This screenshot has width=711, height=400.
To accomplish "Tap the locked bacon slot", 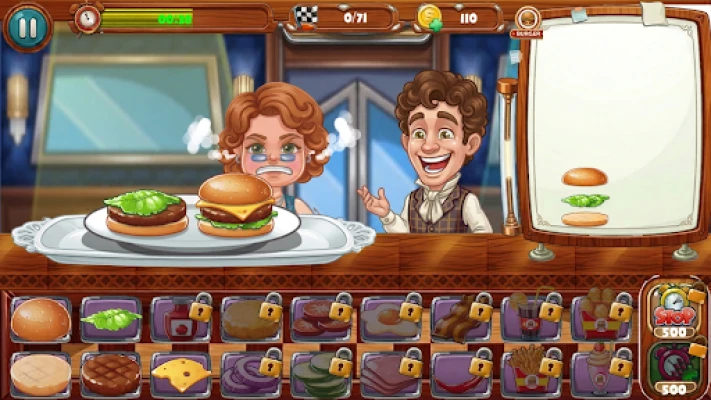I will click(459, 320).
